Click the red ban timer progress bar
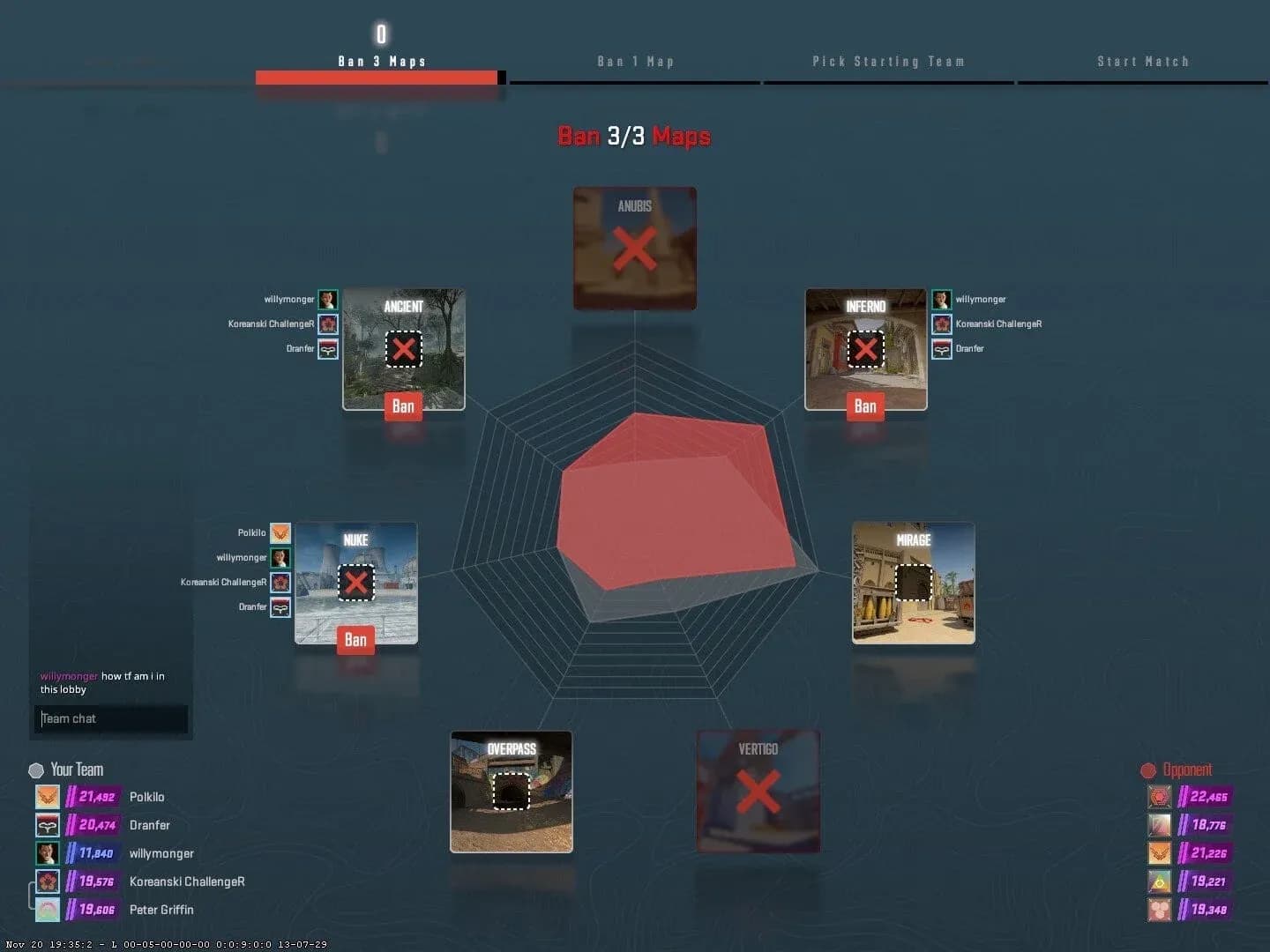 pyautogui.click(x=375, y=78)
